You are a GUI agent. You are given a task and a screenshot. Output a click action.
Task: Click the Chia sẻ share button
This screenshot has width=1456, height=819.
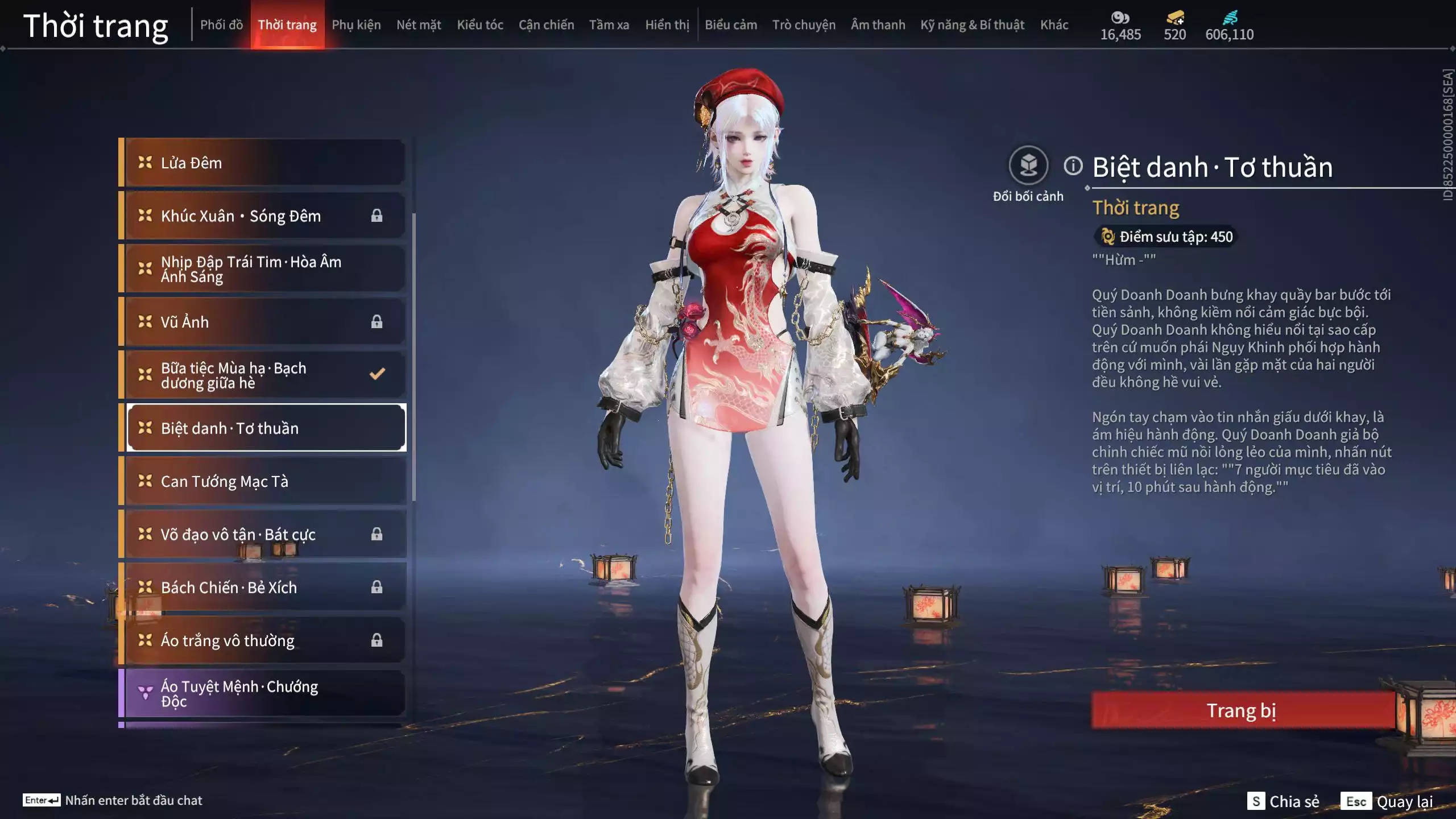click(1283, 801)
